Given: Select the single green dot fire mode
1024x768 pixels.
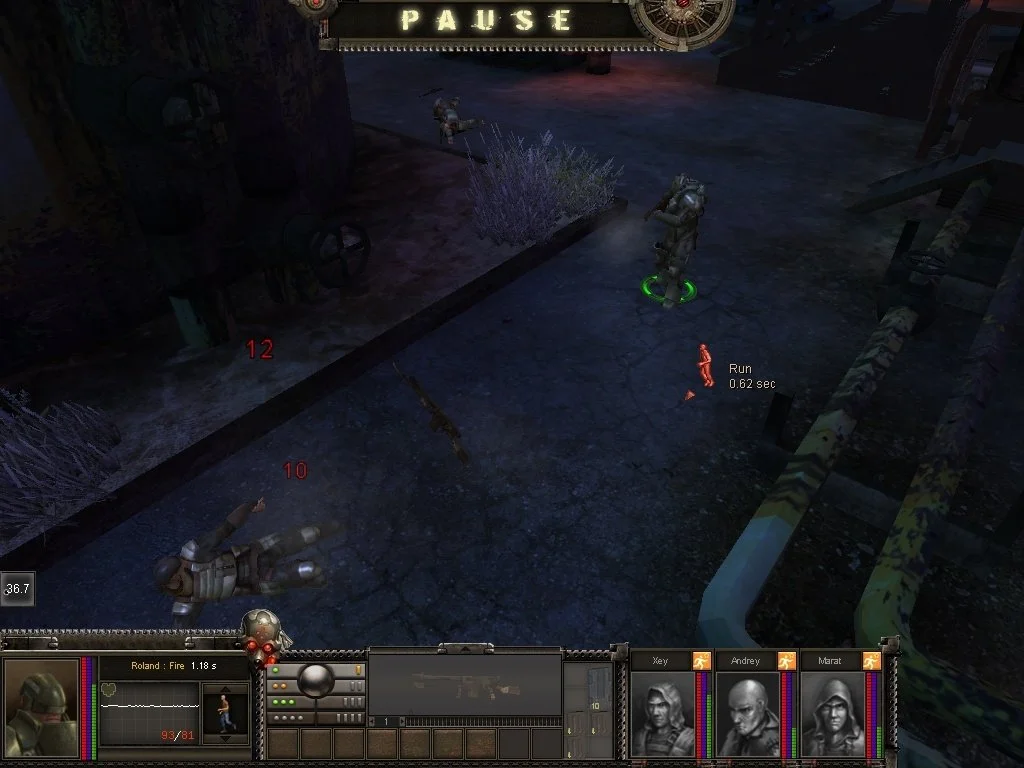Looking at the screenshot, I should click(x=275, y=670).
